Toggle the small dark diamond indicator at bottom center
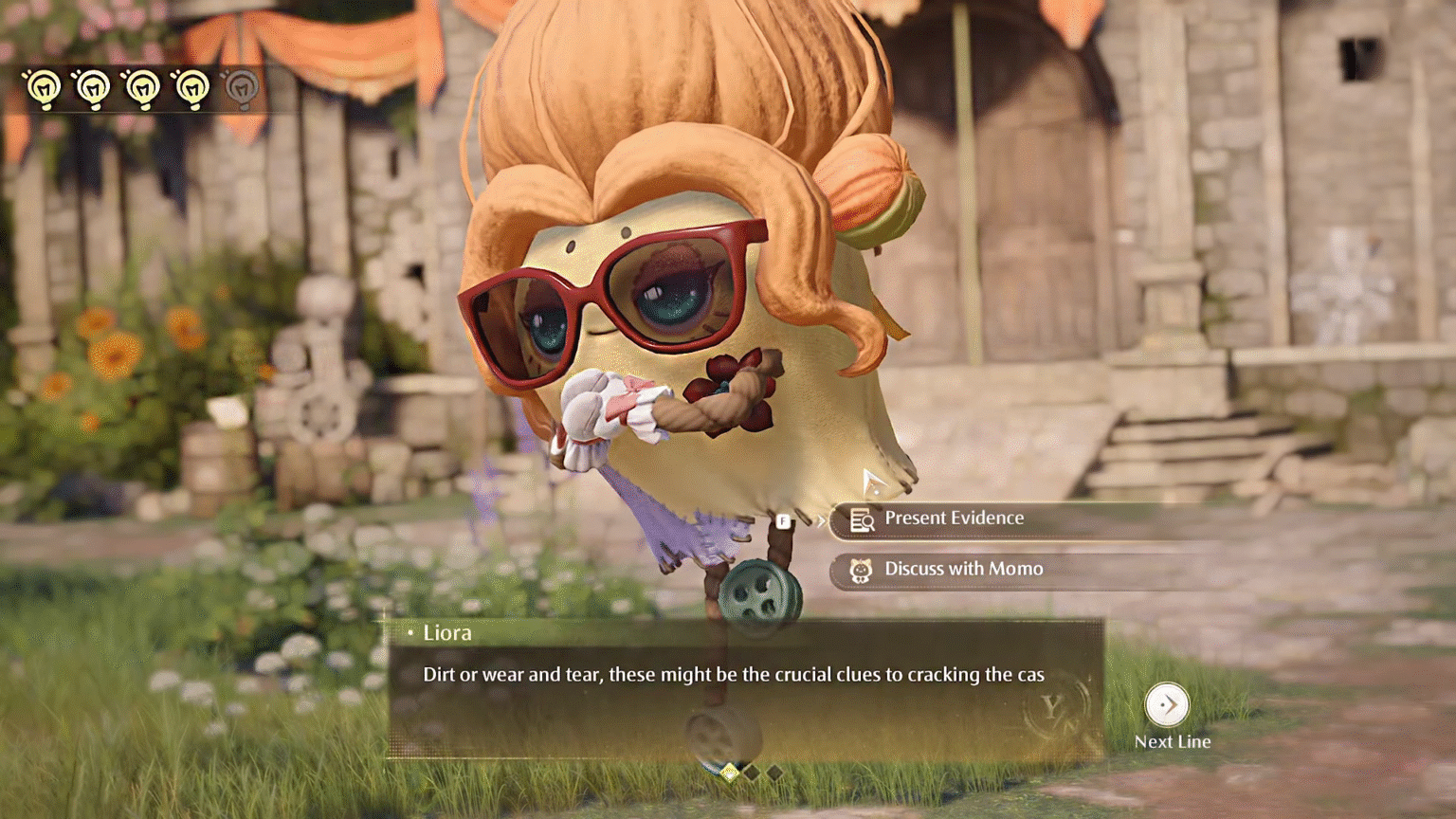Image resolution: width=1456 pixels, height=819 pixels. pyautogui.click(x=751, y=772)
